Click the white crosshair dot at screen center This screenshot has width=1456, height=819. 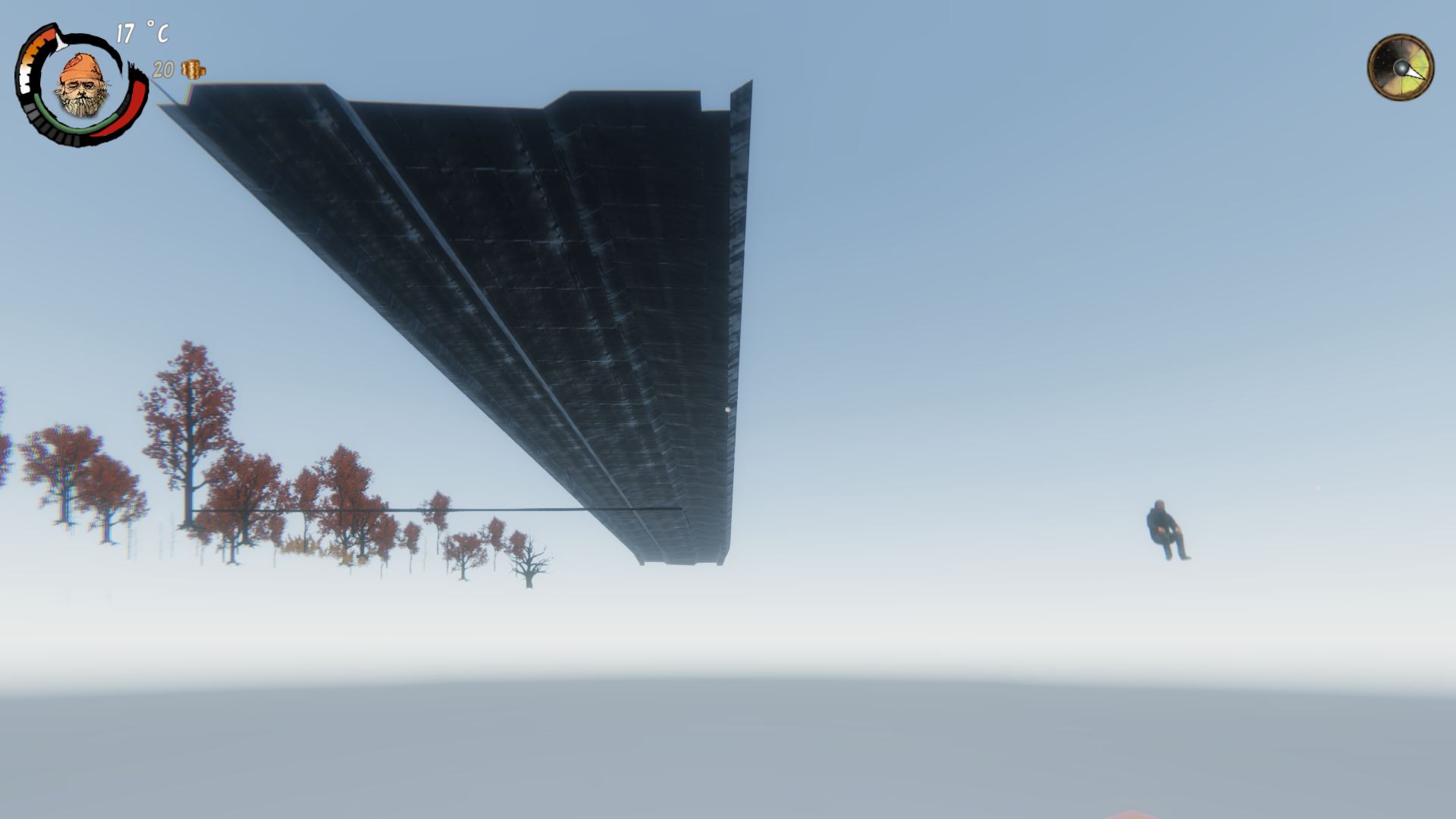tap(728, 409)
